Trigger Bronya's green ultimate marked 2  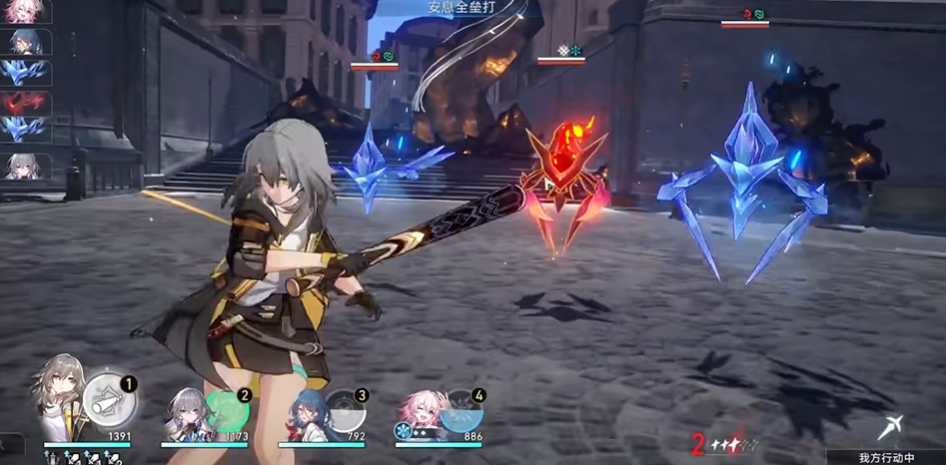click(x=227, y=411)
